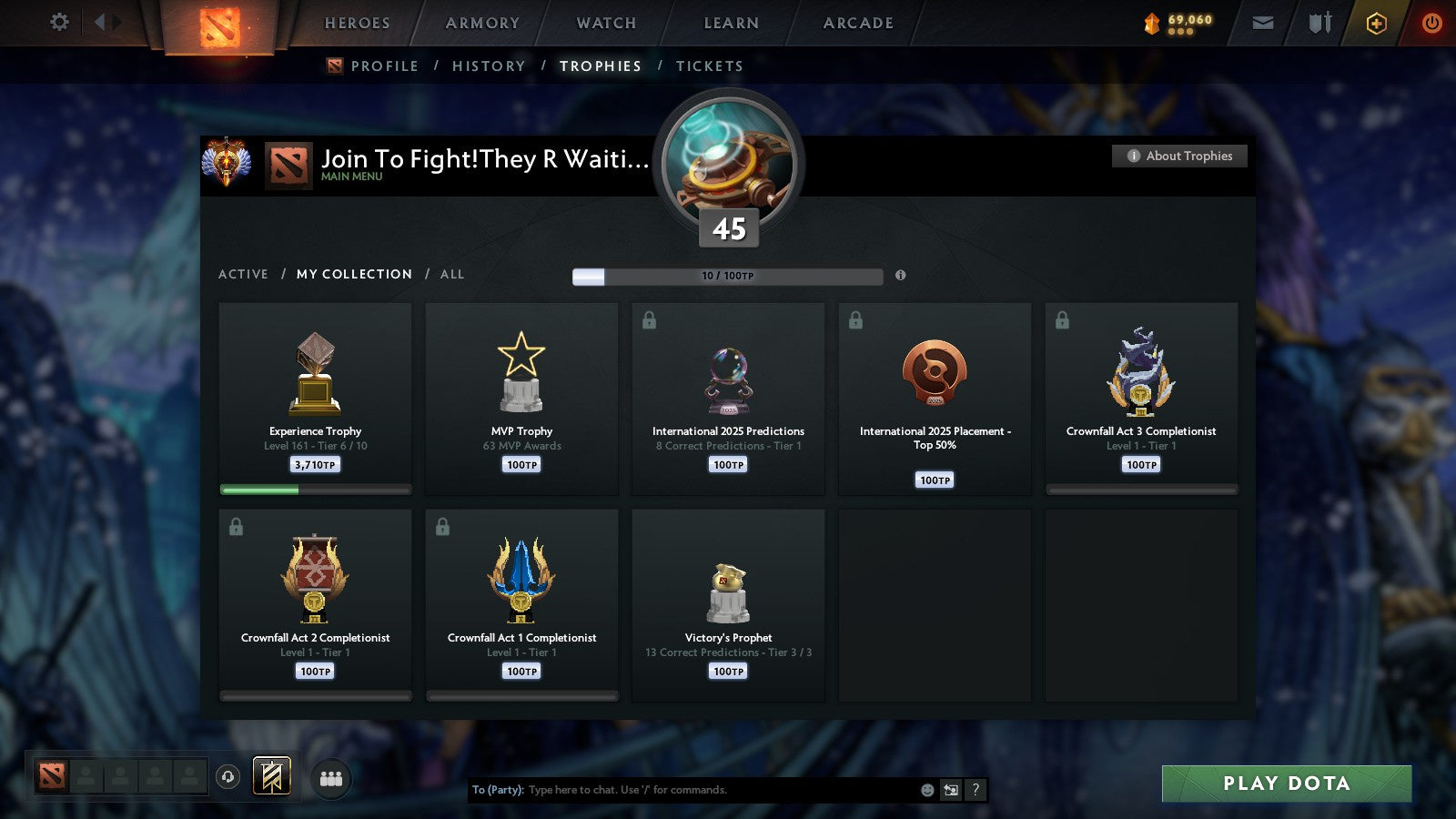The height and width of the screenshot is (819, 1456).
Task: Click the About Trophies button
Action: tap(1178, 156)
